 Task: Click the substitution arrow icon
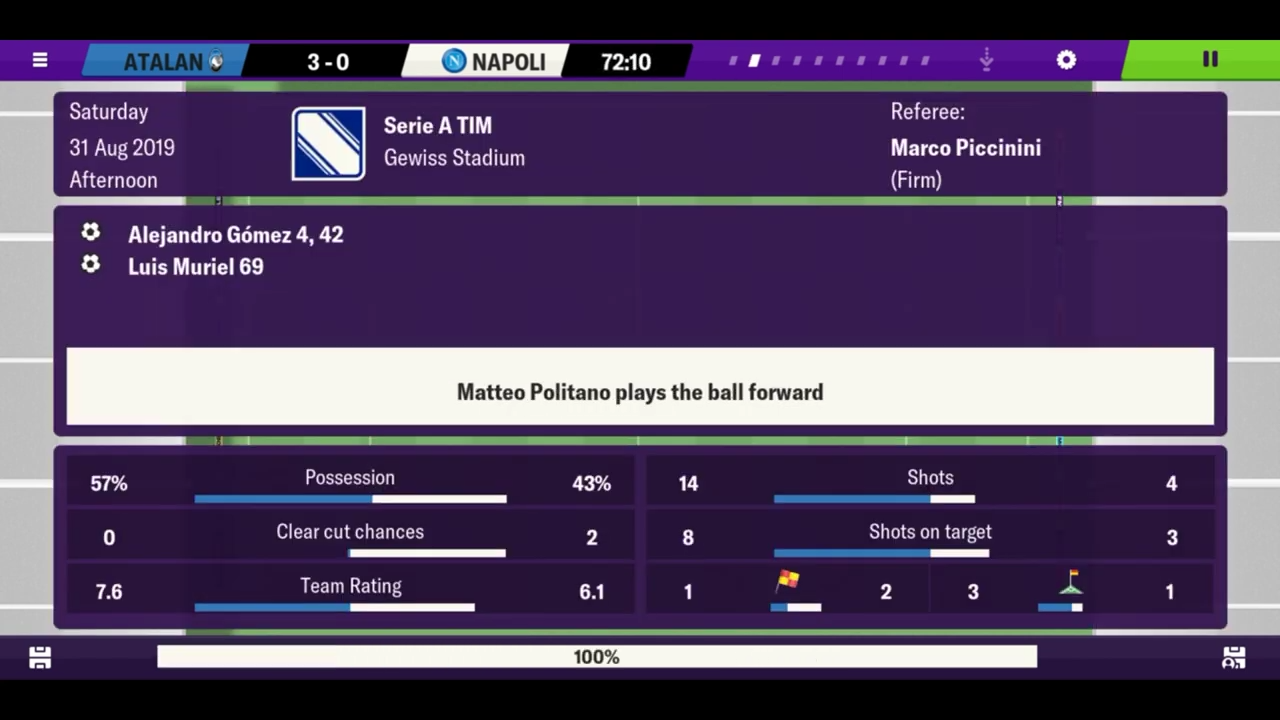[x=986, y=60]
